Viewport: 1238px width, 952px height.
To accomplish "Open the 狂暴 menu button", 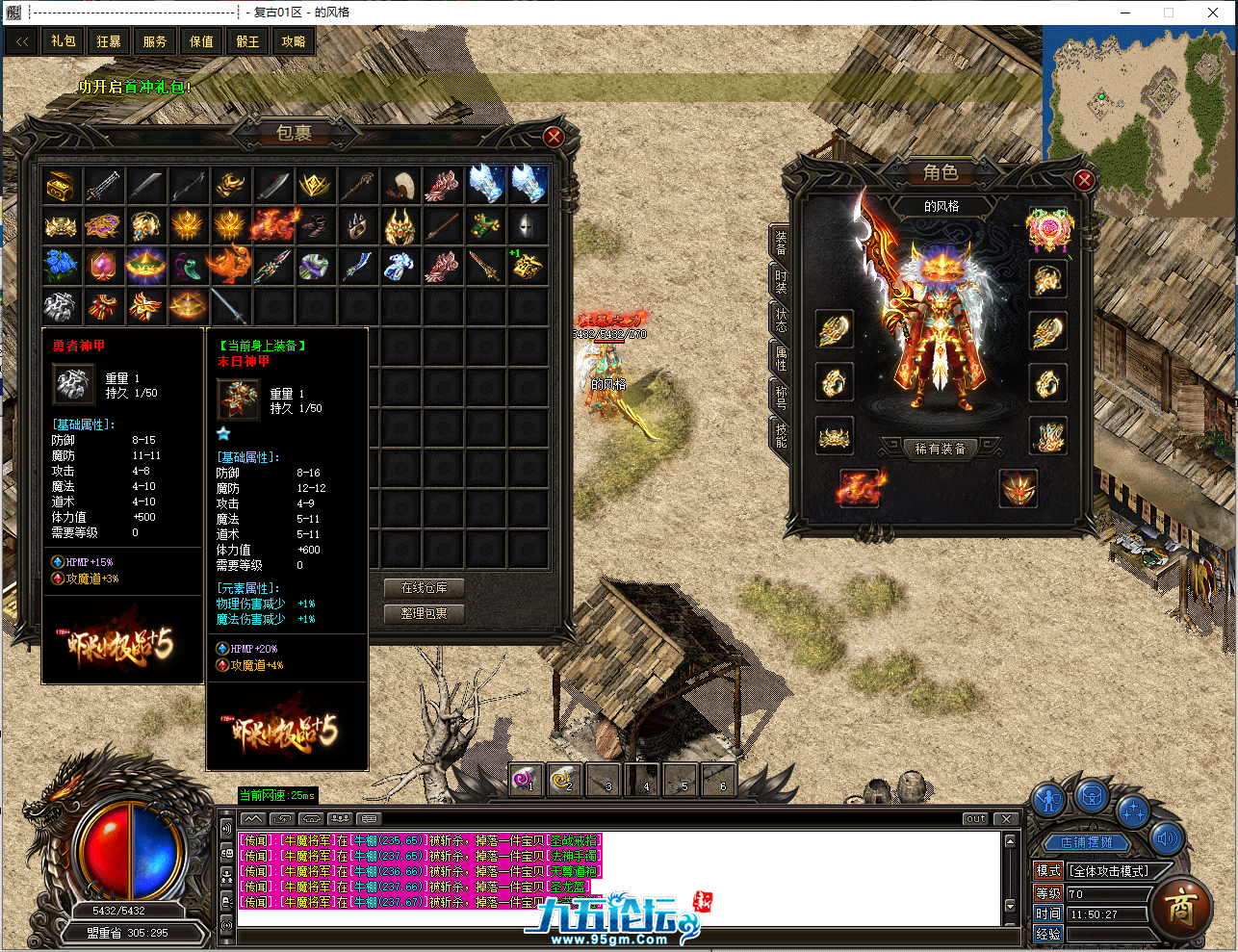I will [109, 41].
